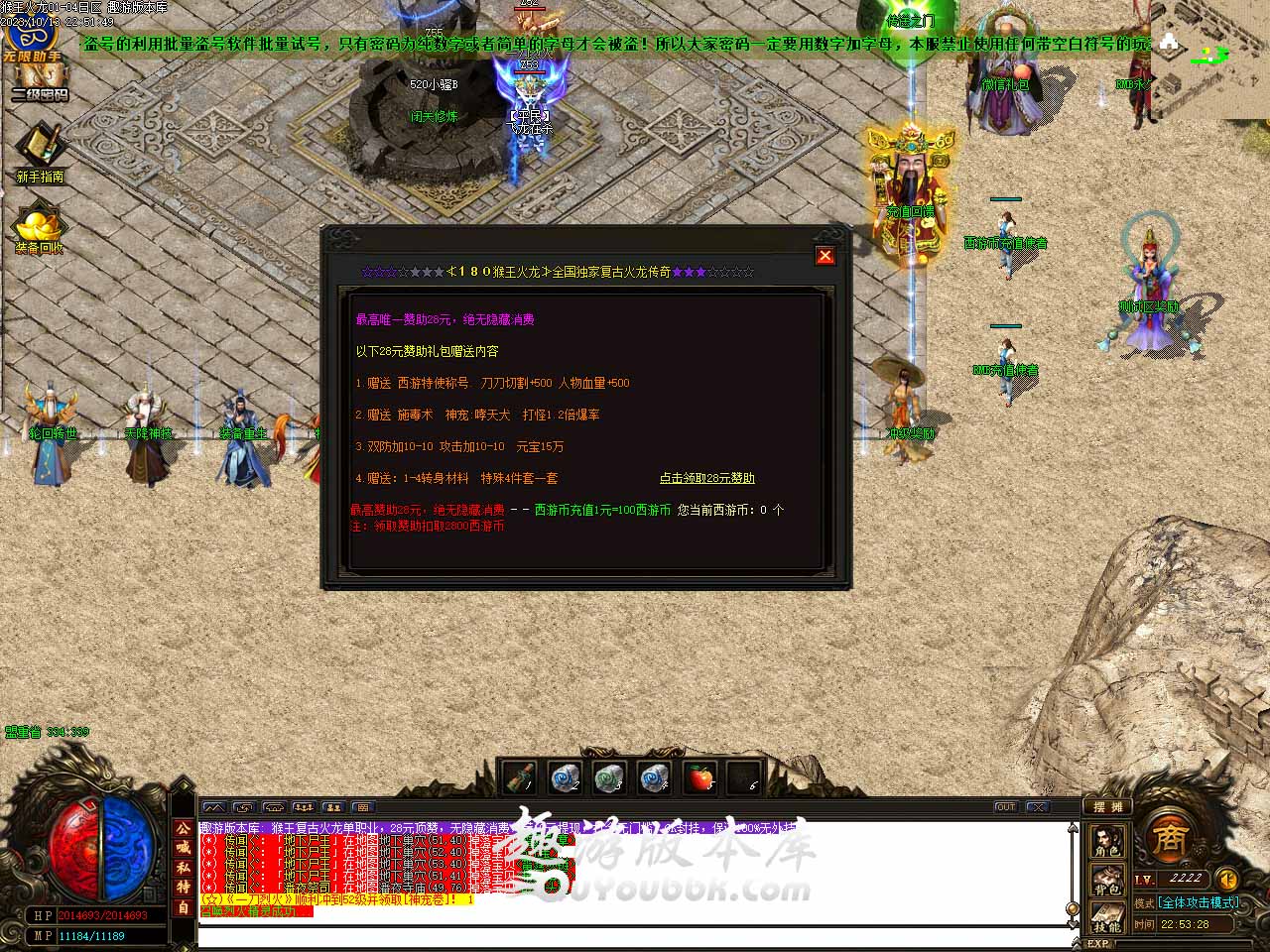Close the sponsorship dialog with the red X
The height and width of the screenshot is (952, 1270).
(x=825, y=256)
